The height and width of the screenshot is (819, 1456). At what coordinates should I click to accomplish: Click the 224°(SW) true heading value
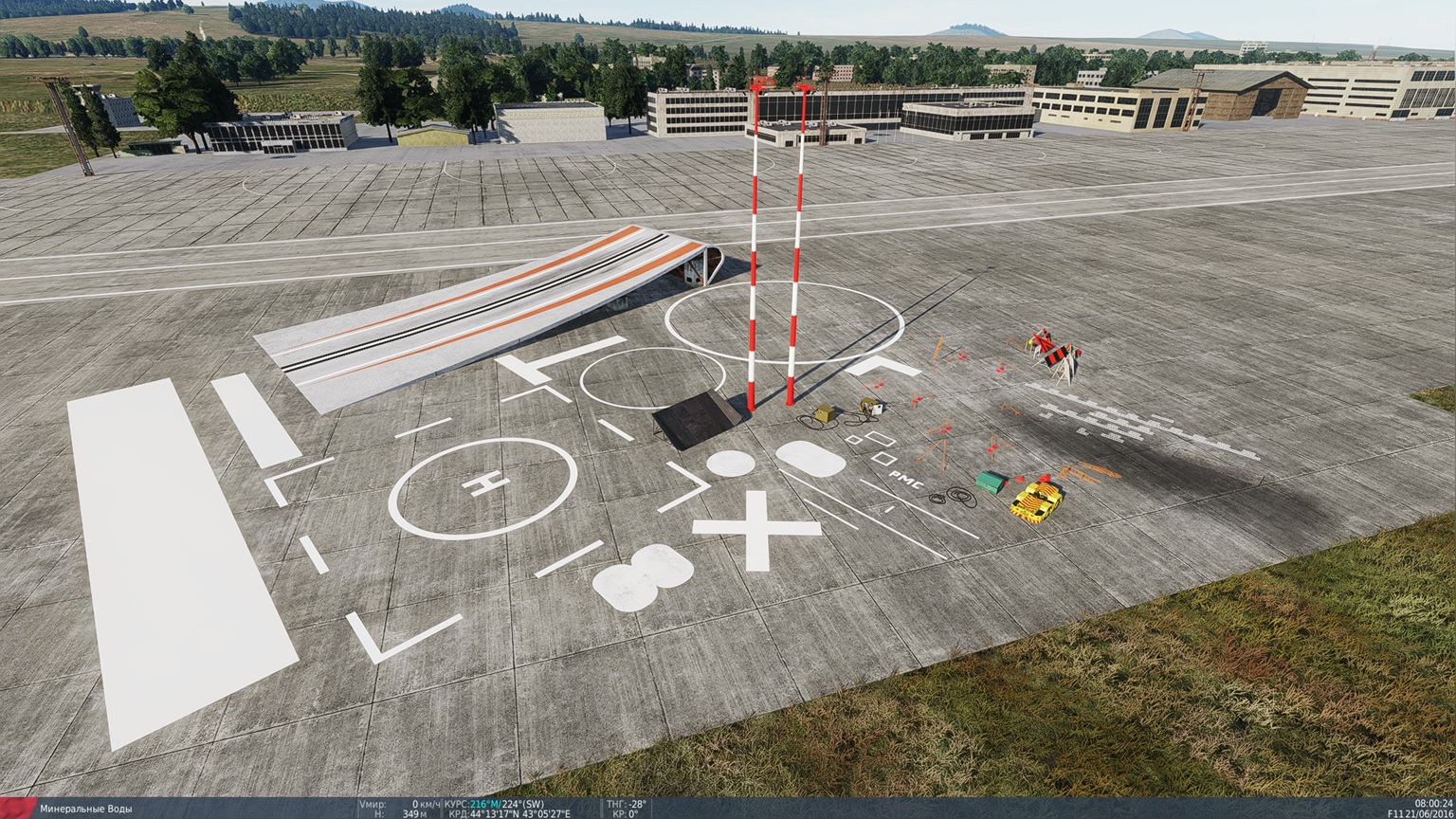point(522,801)
